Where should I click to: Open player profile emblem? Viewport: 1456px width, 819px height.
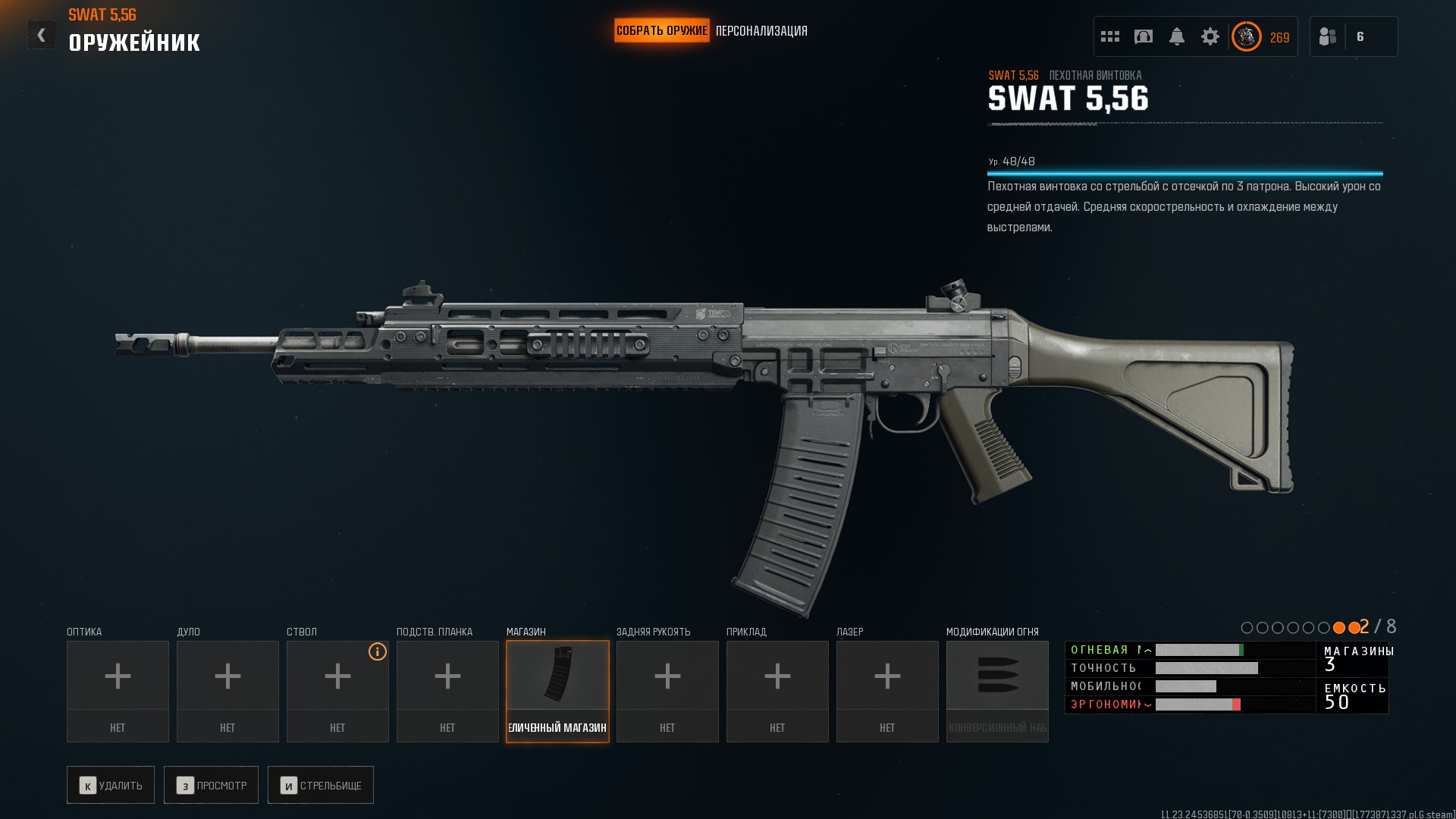click(1246, 36)
